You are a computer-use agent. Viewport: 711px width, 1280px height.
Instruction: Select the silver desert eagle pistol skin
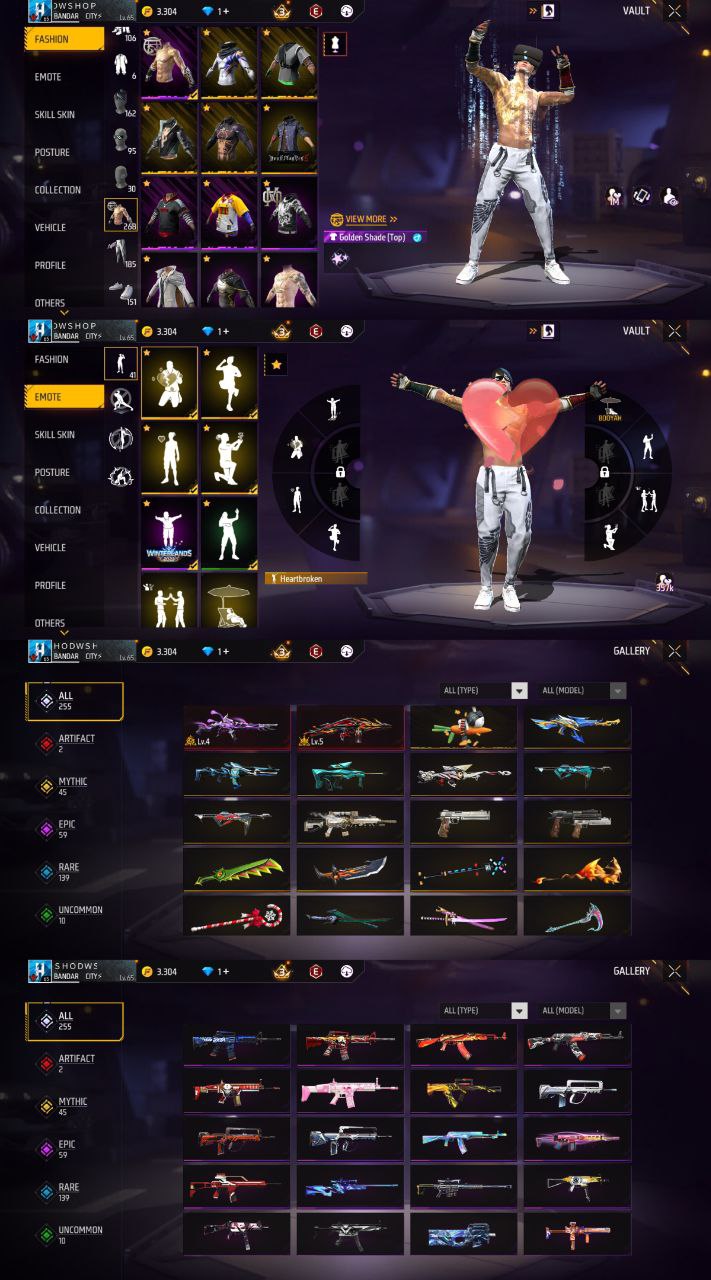click(463, 821)
